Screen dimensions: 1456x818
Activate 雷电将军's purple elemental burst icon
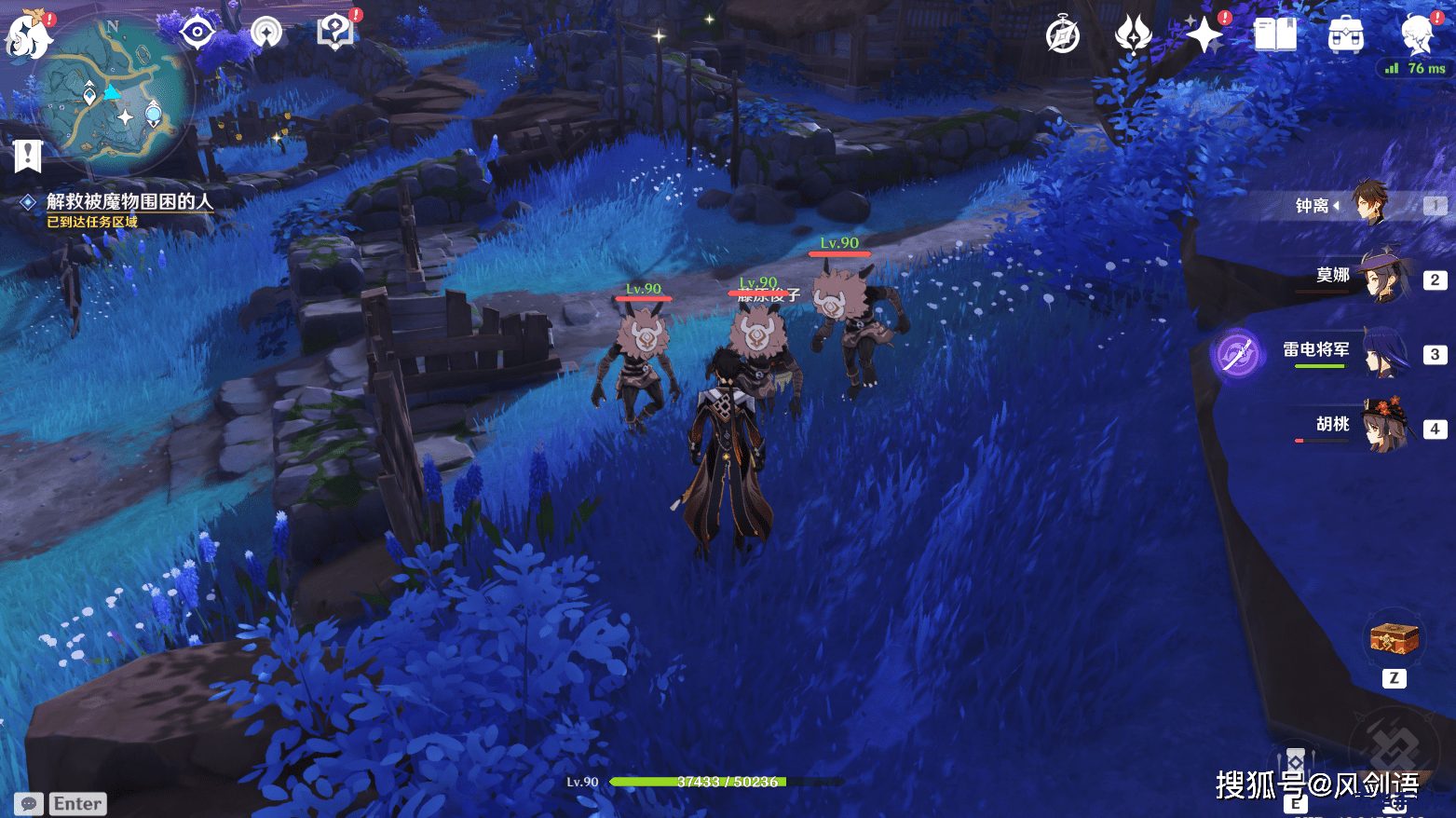[1237, 354]
